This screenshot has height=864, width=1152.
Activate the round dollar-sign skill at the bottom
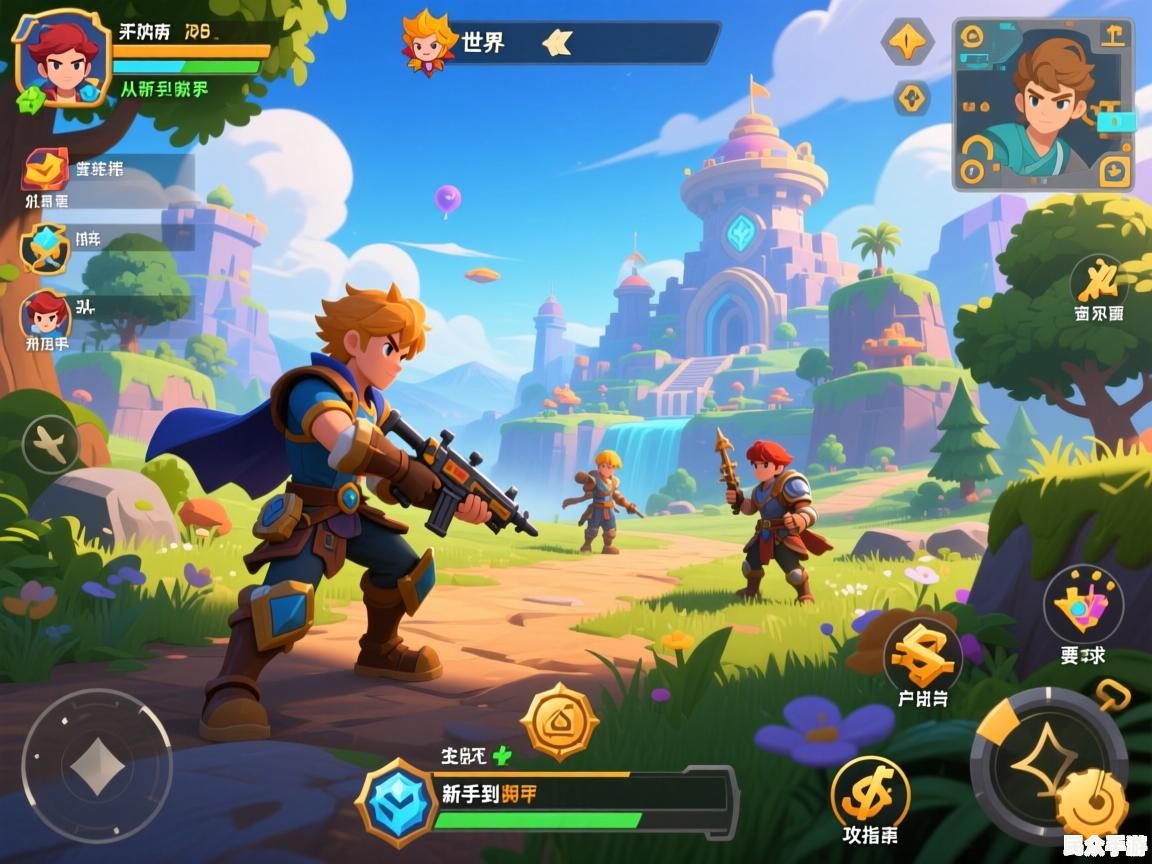[870, 794]
